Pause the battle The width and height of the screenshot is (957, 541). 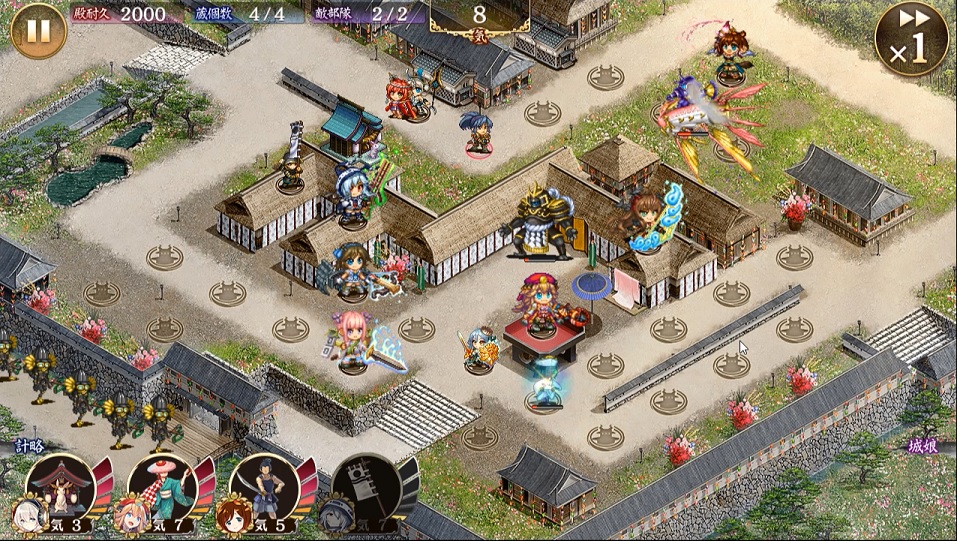(38, 31)
